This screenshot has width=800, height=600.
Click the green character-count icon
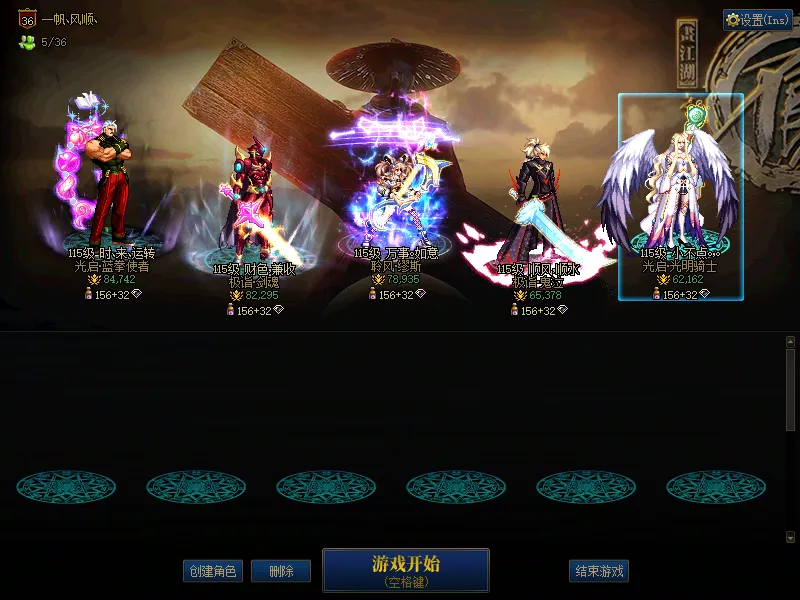(x=26, y=42)
